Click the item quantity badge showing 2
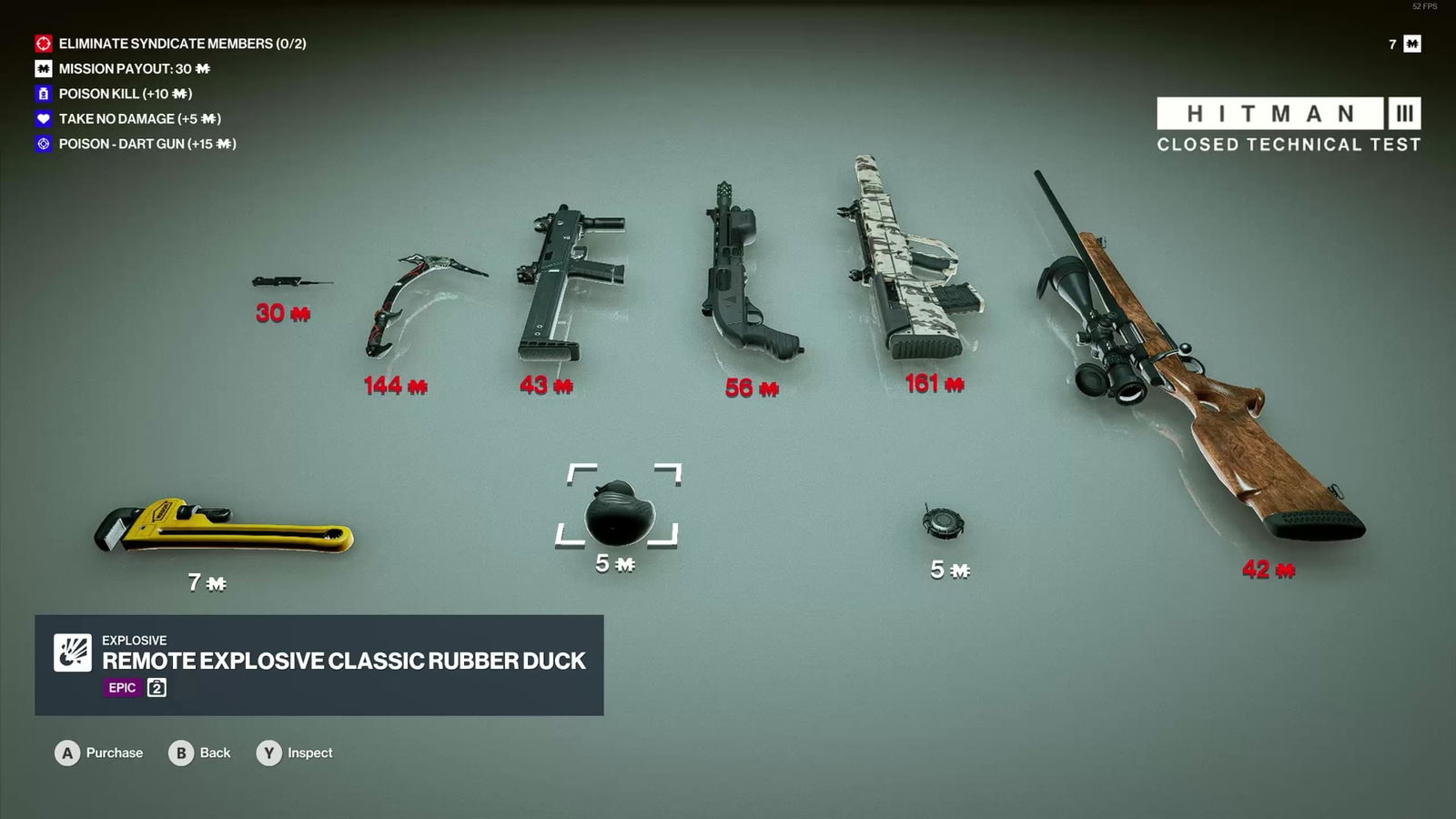The image size is (1456, 819). [155, 689]
